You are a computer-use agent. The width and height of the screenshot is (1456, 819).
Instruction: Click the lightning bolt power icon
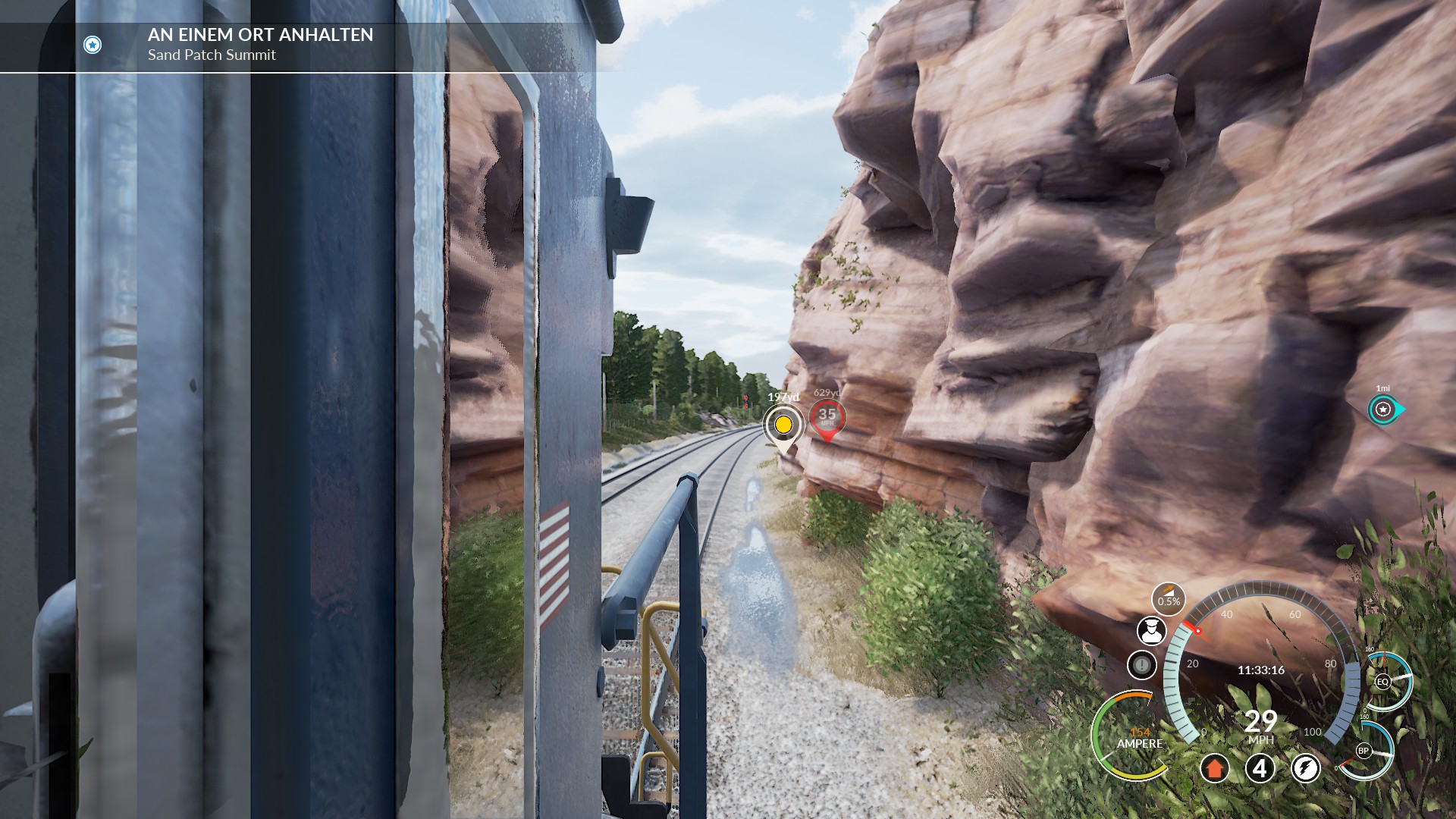click(x=1305, y=768)
